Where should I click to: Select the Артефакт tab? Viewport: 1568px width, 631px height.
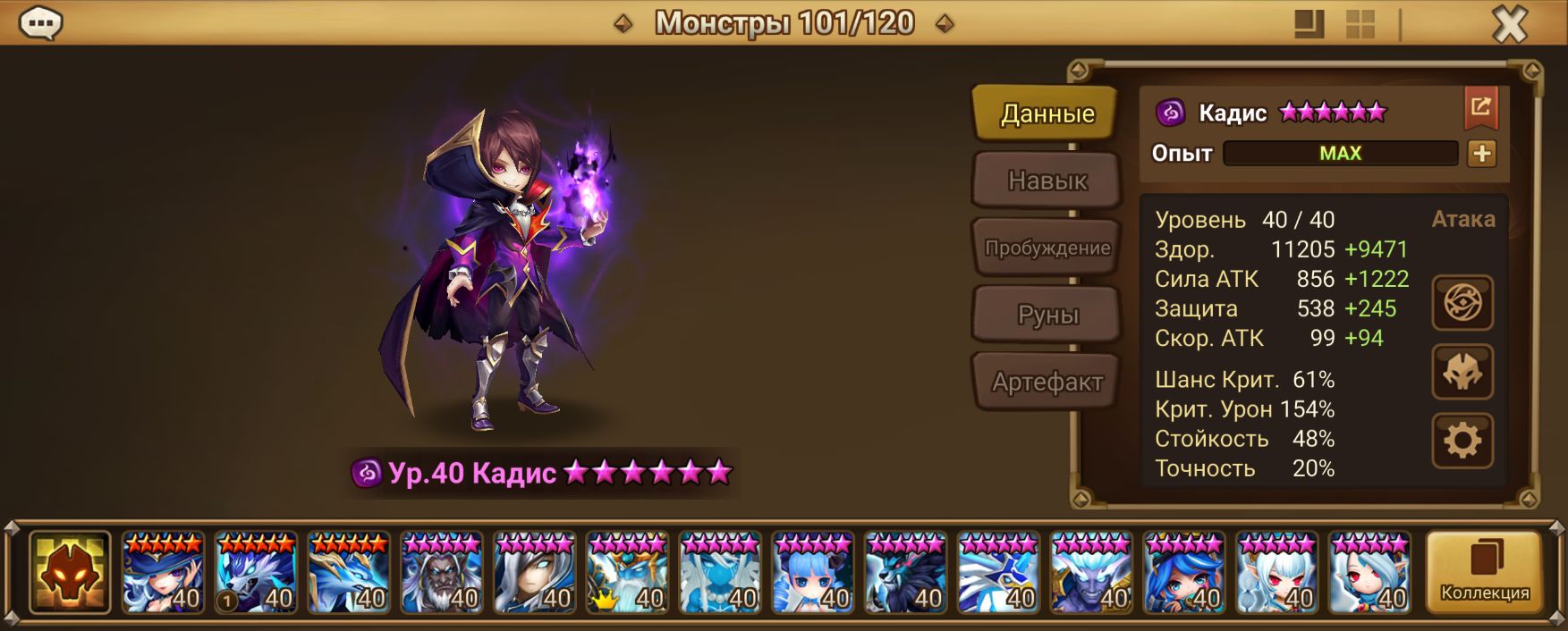[x=1047, y=382]
